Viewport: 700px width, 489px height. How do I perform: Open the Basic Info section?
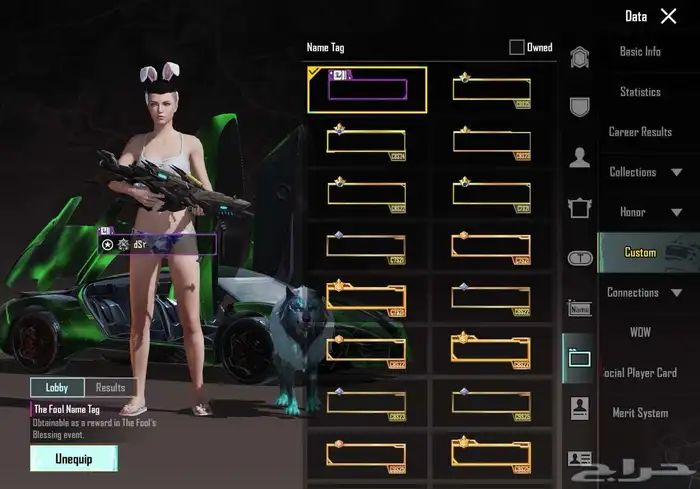coord(640,52)
